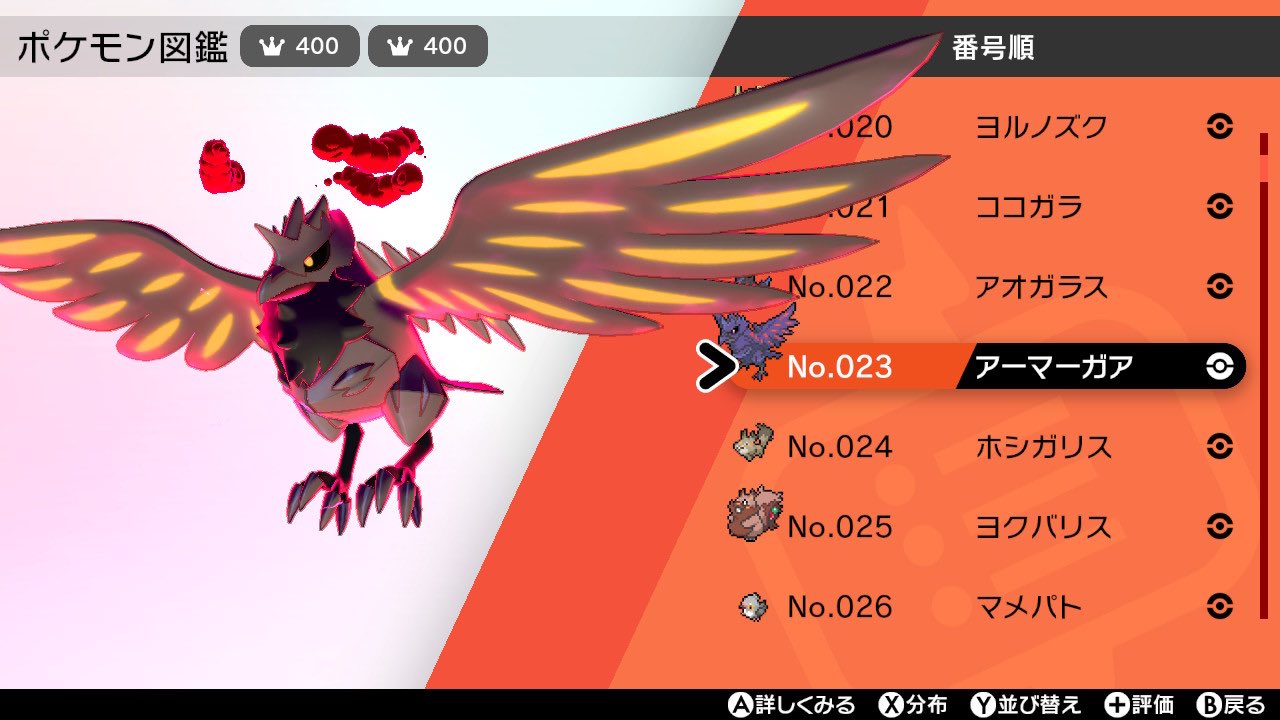Screen dimensions: 1280x720
Task: Open the 番号順 sort order header
Action: pos(995,48)
